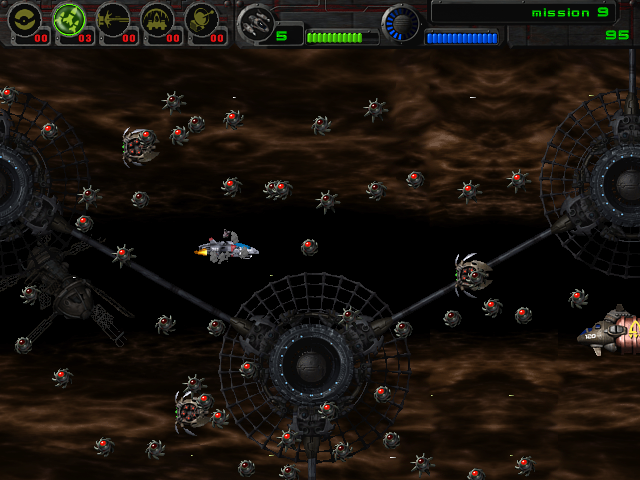Click the ship lives icon
This screenshot has height=480, width=640.
[x=257, y=22]
